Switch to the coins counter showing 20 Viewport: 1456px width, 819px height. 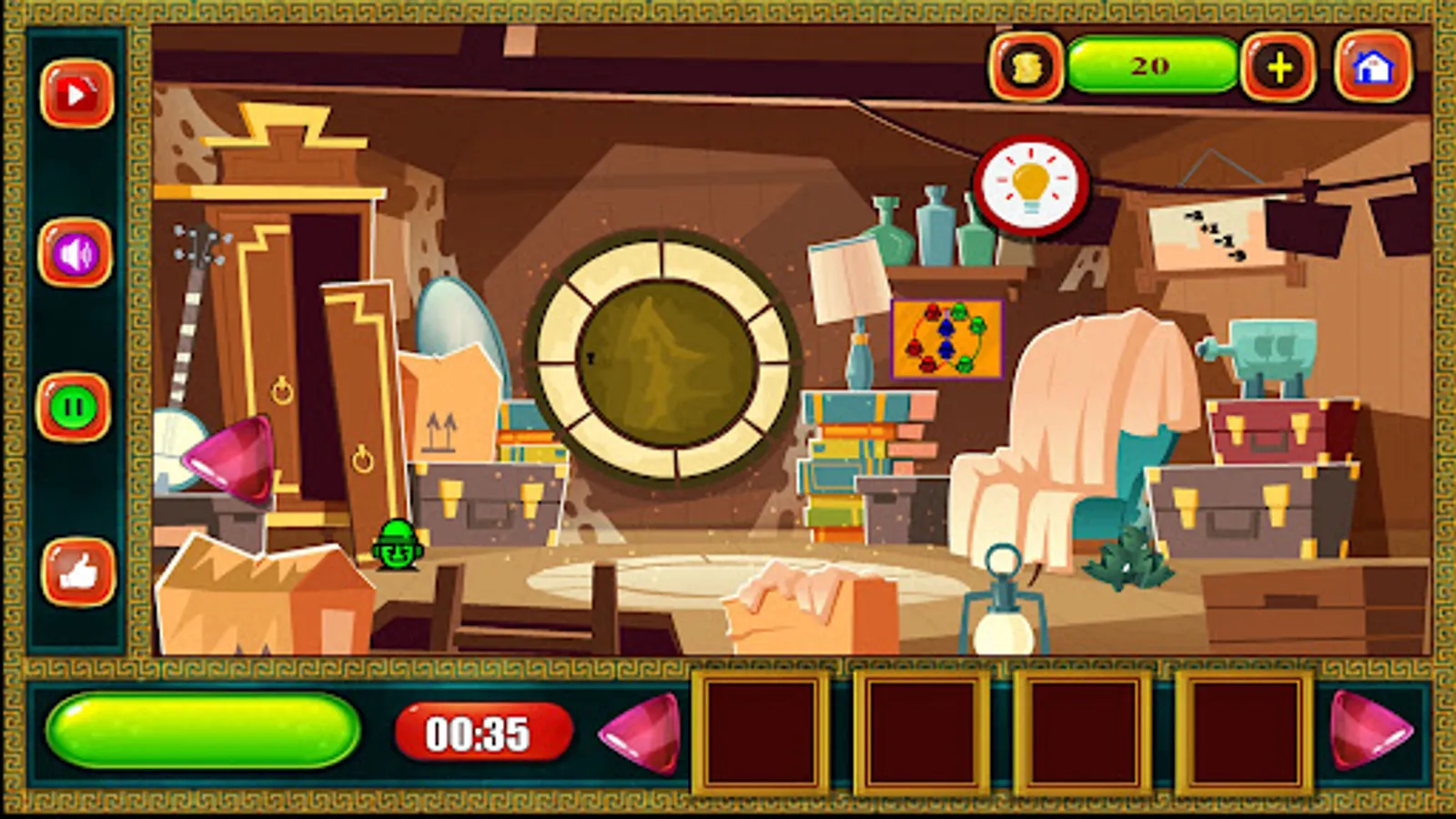point(1151,64)
